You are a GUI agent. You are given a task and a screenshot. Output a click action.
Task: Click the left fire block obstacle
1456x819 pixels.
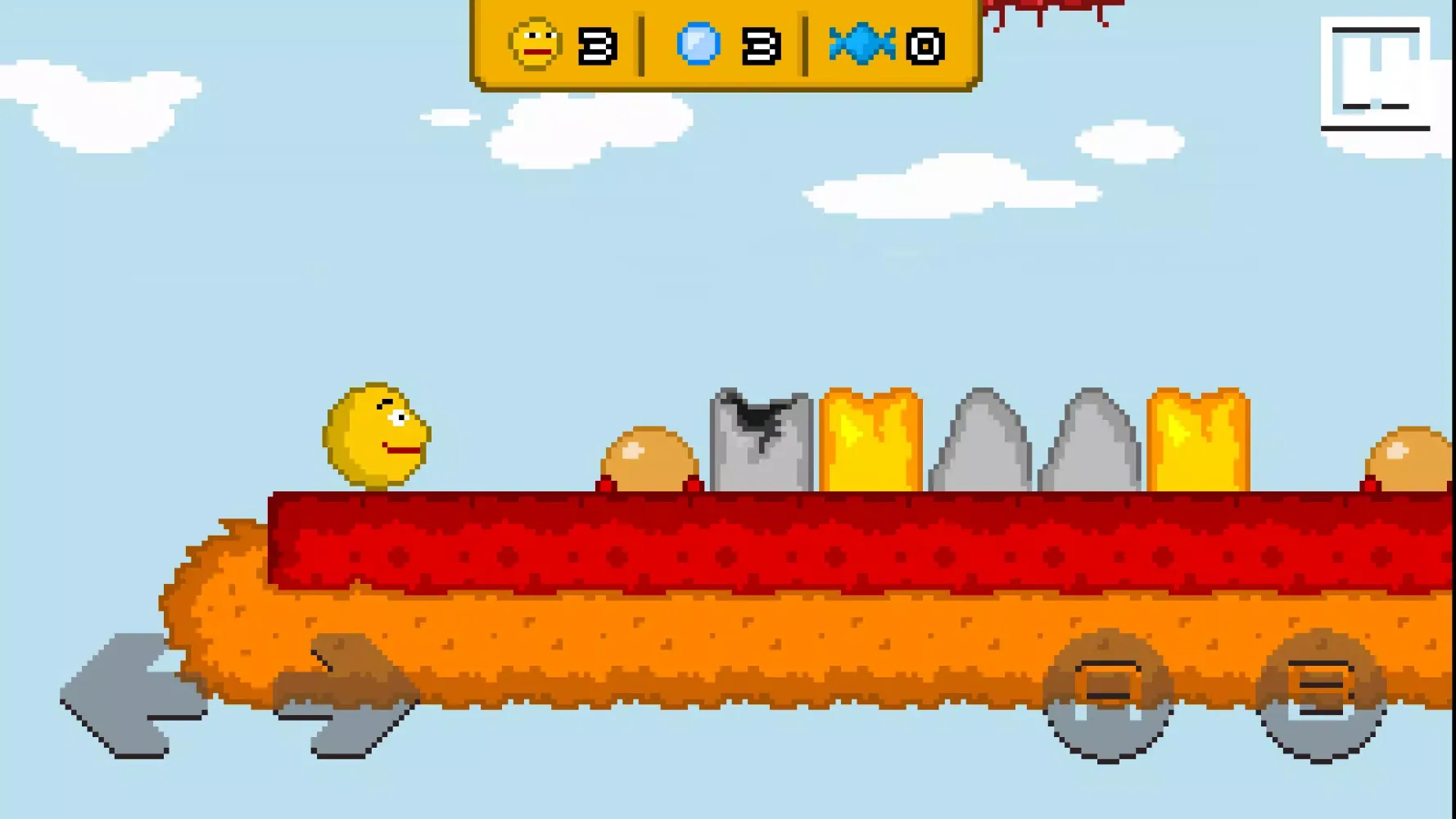[870, 442]
